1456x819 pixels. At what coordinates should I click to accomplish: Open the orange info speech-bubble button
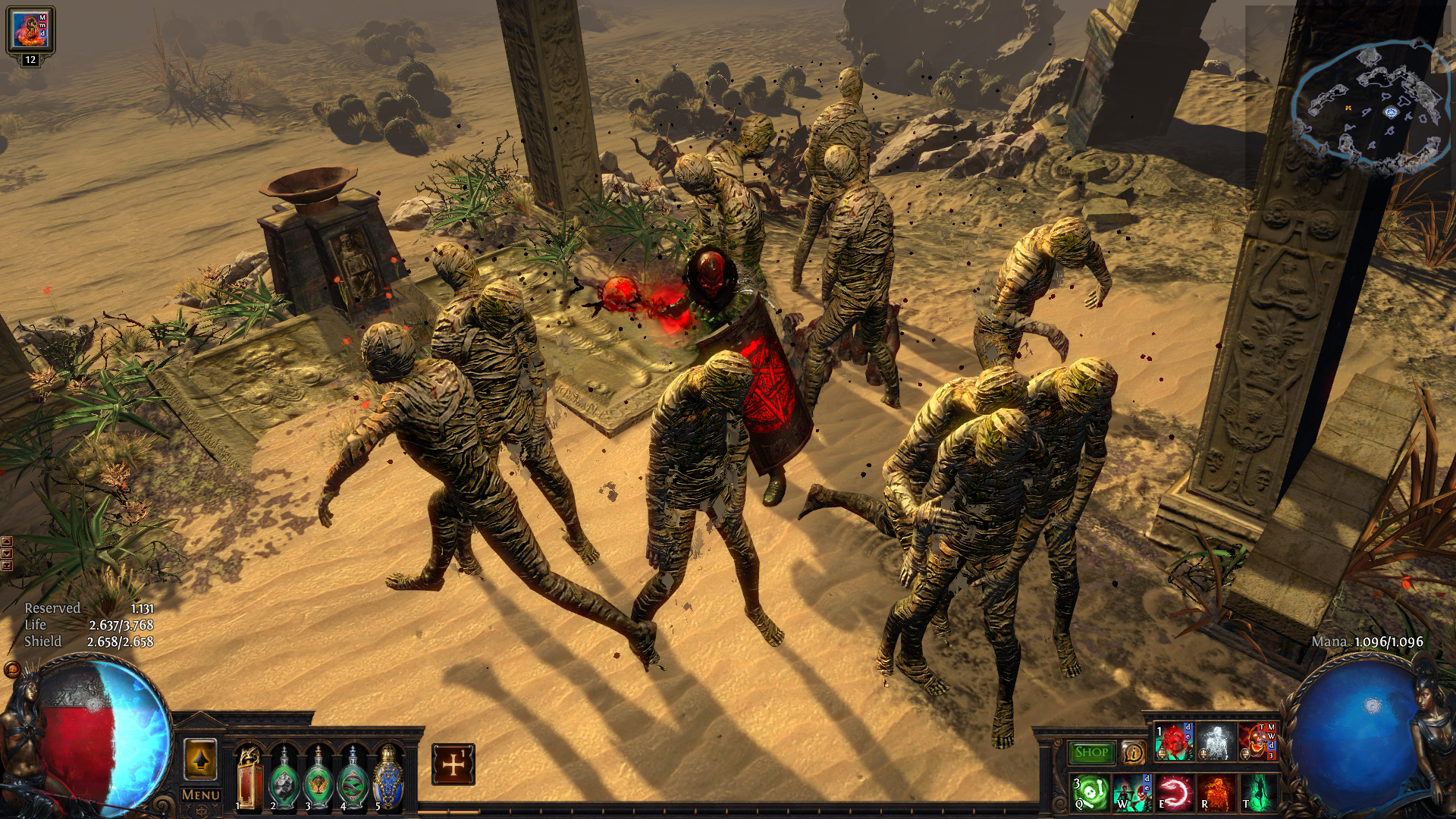click(1133, 752)
